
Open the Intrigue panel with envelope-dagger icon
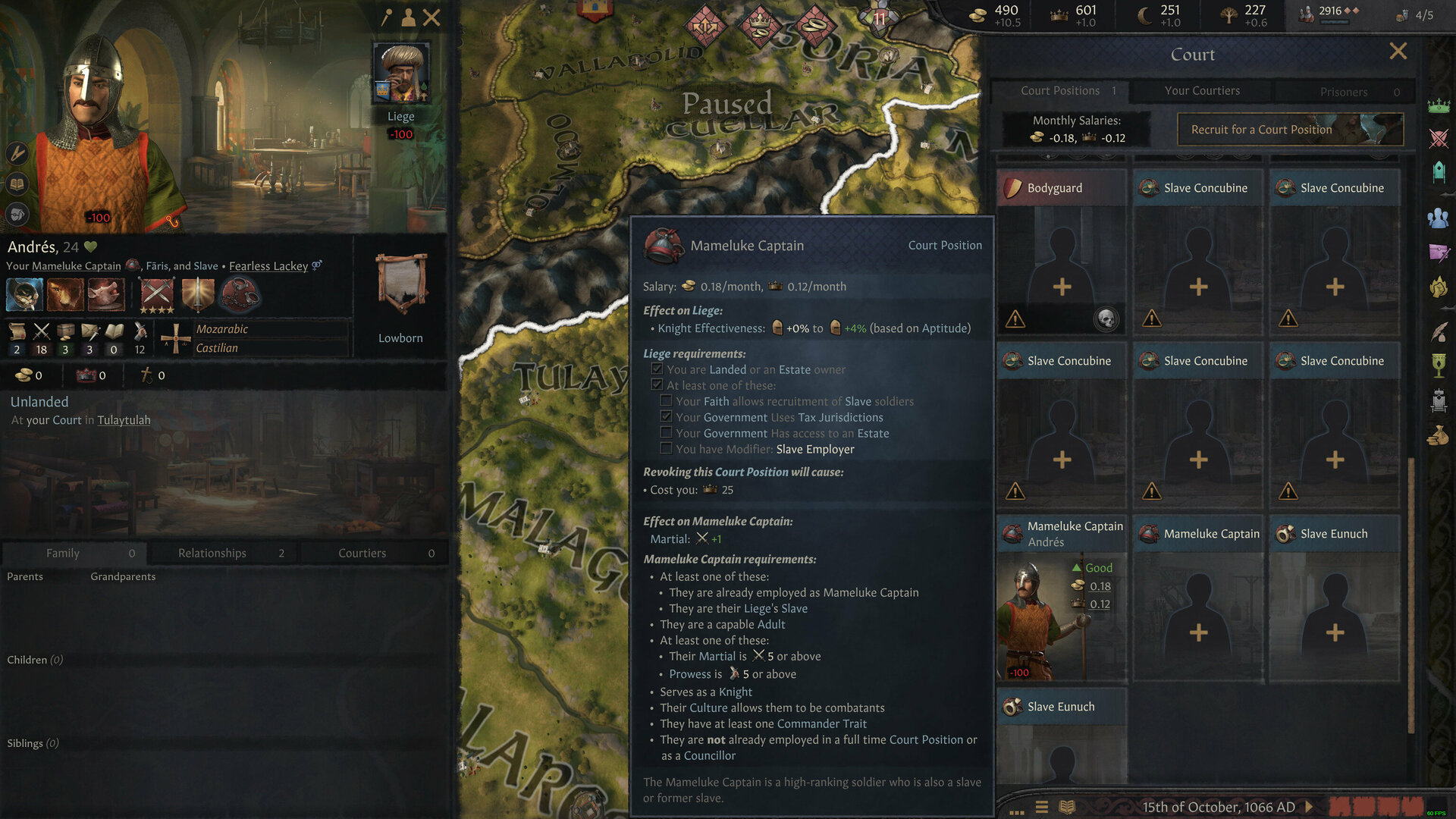1439,253
